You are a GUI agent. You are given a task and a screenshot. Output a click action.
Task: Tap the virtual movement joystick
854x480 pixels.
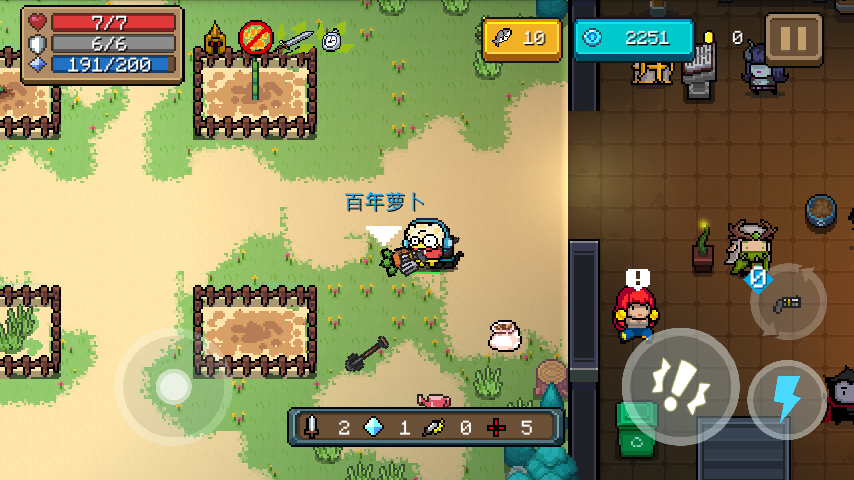tap(174, 385)
